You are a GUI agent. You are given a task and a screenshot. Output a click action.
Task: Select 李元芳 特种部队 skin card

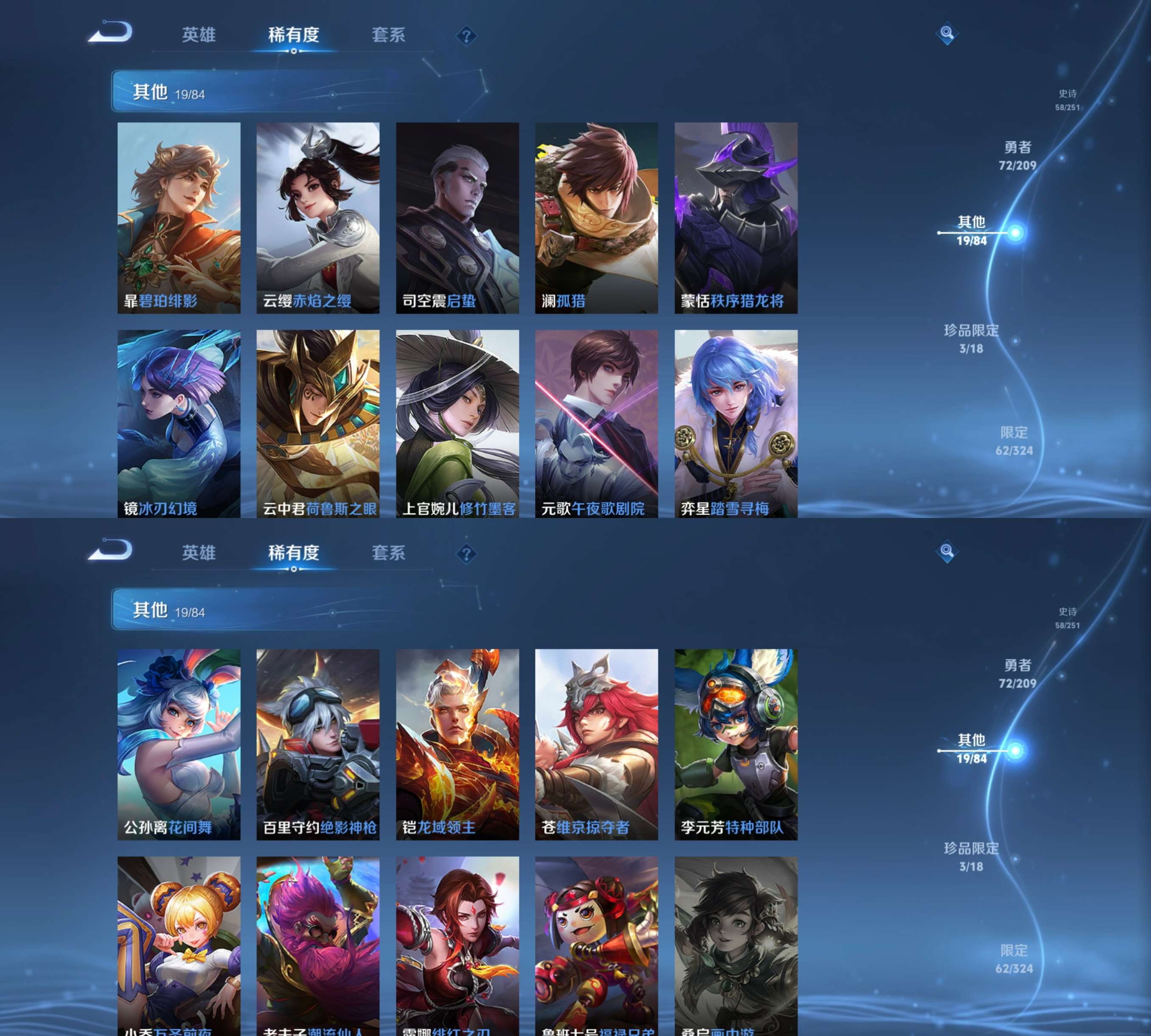736,744
